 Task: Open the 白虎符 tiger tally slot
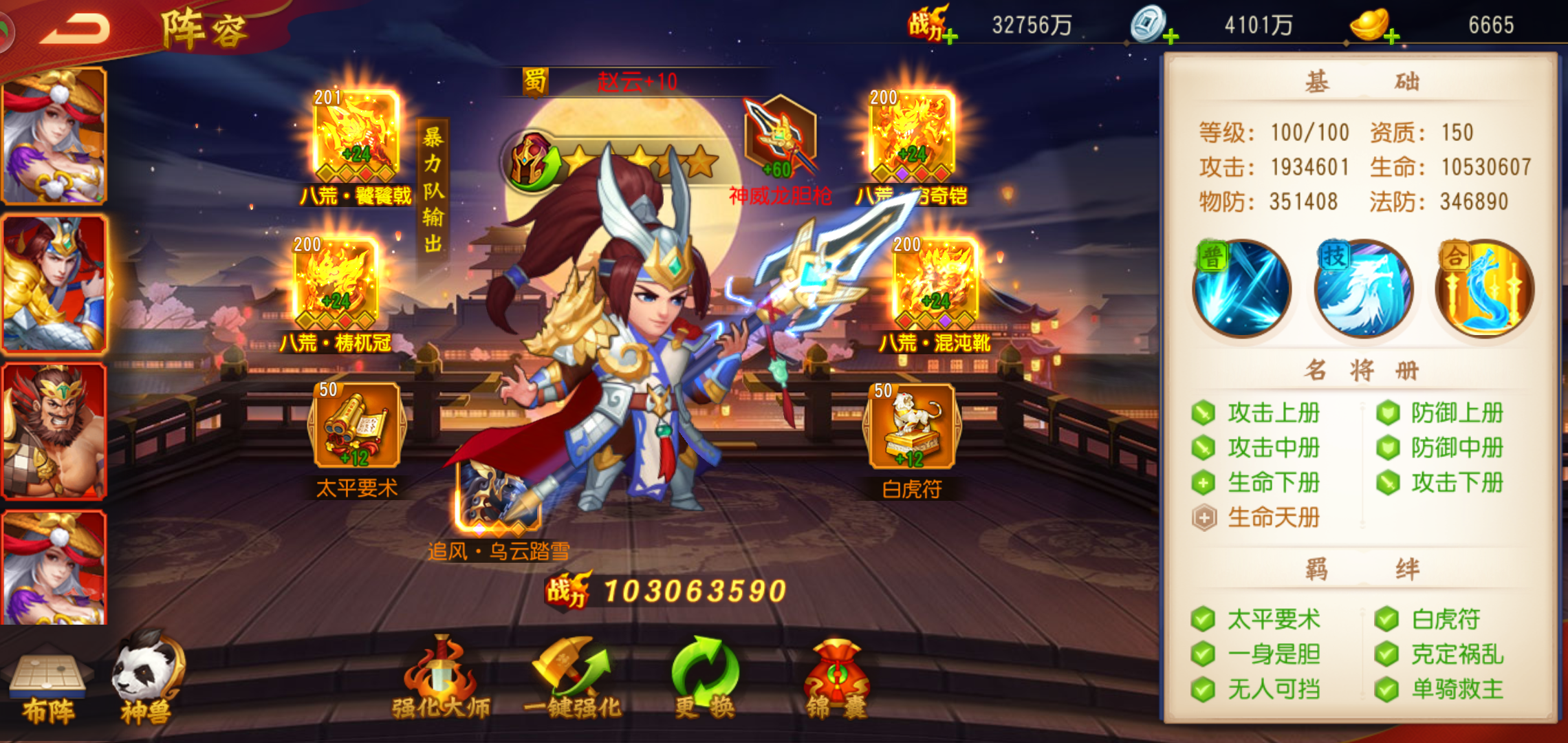(912, 428)
